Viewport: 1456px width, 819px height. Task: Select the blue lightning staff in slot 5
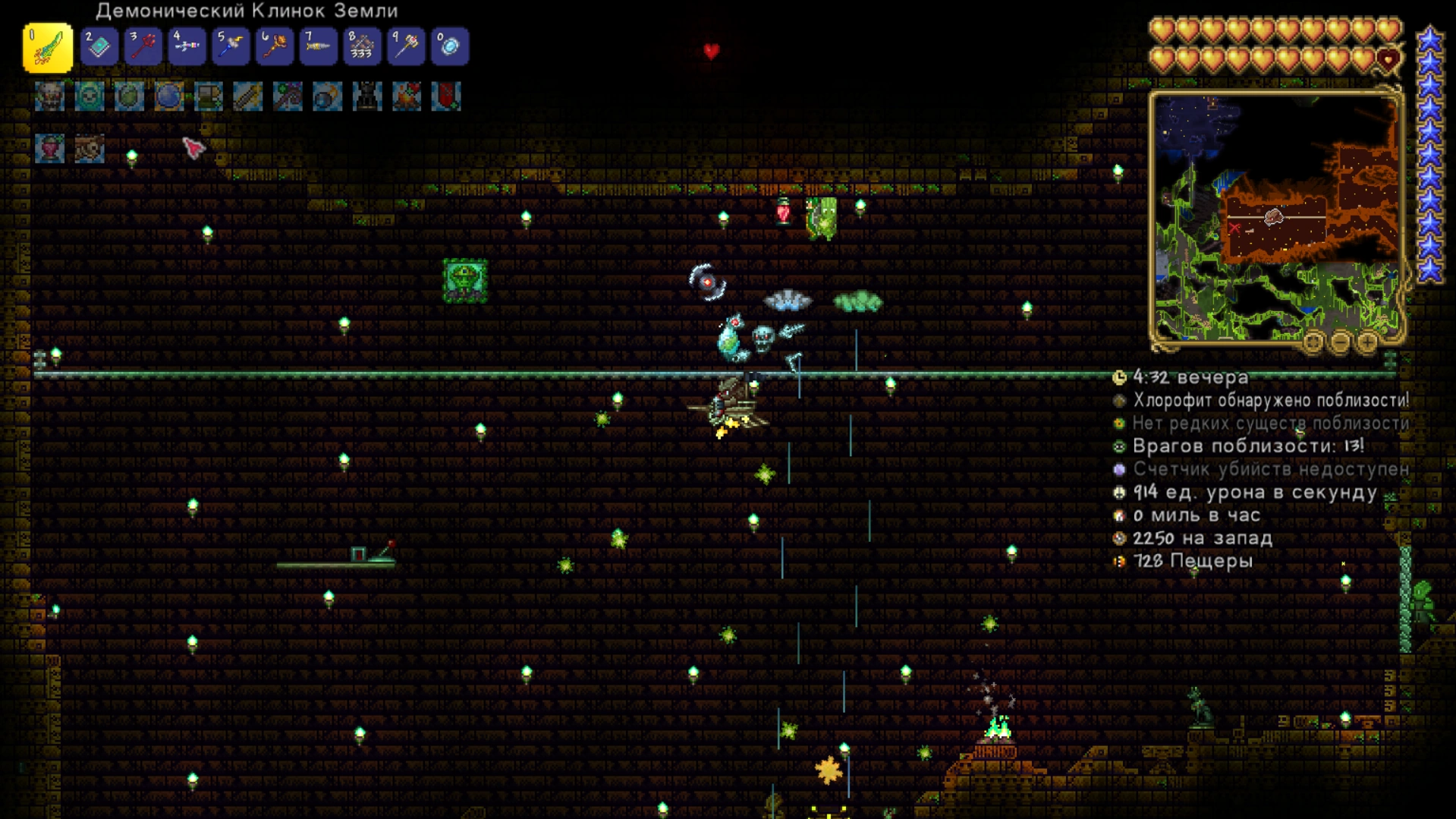231,47
